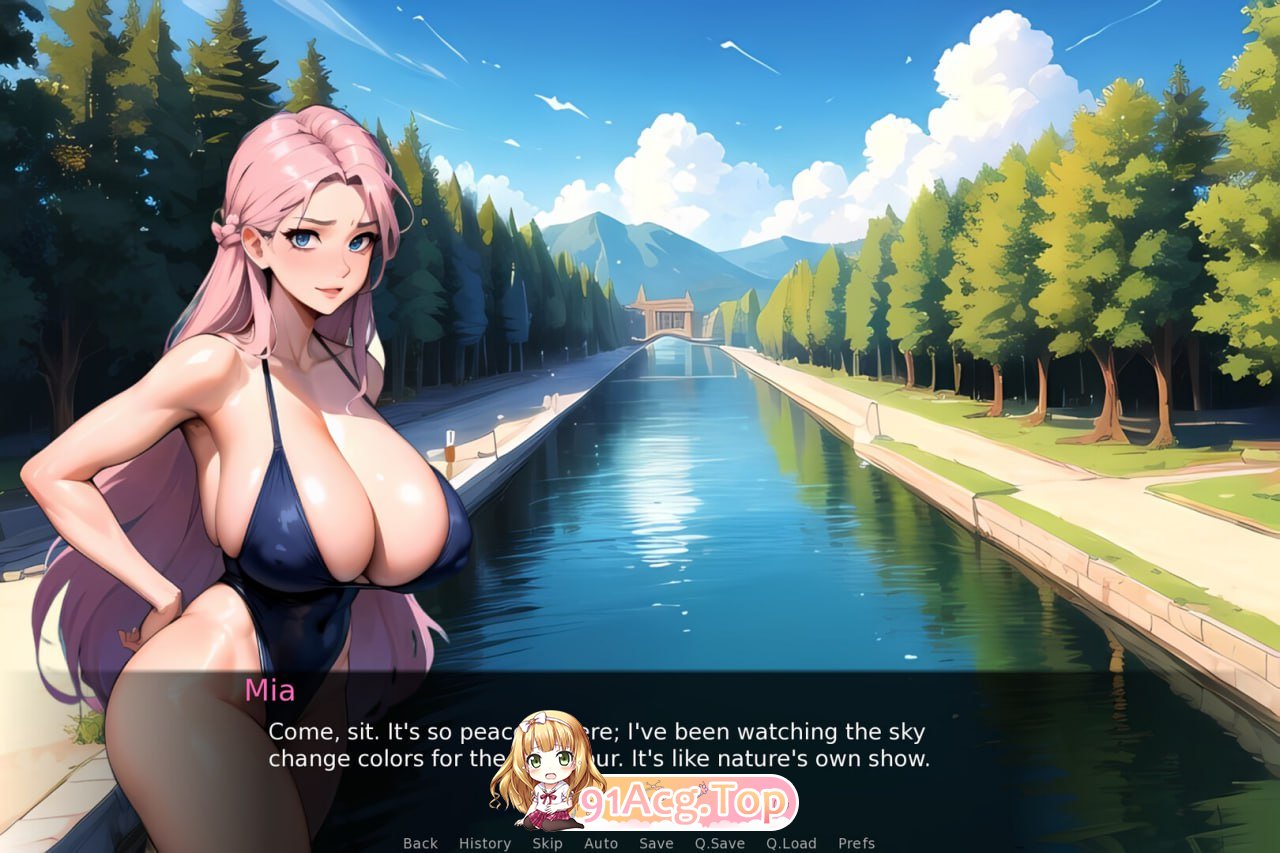1280x853 pixels.
Task: Save the game using the Save button
Action: coord(655,843)
